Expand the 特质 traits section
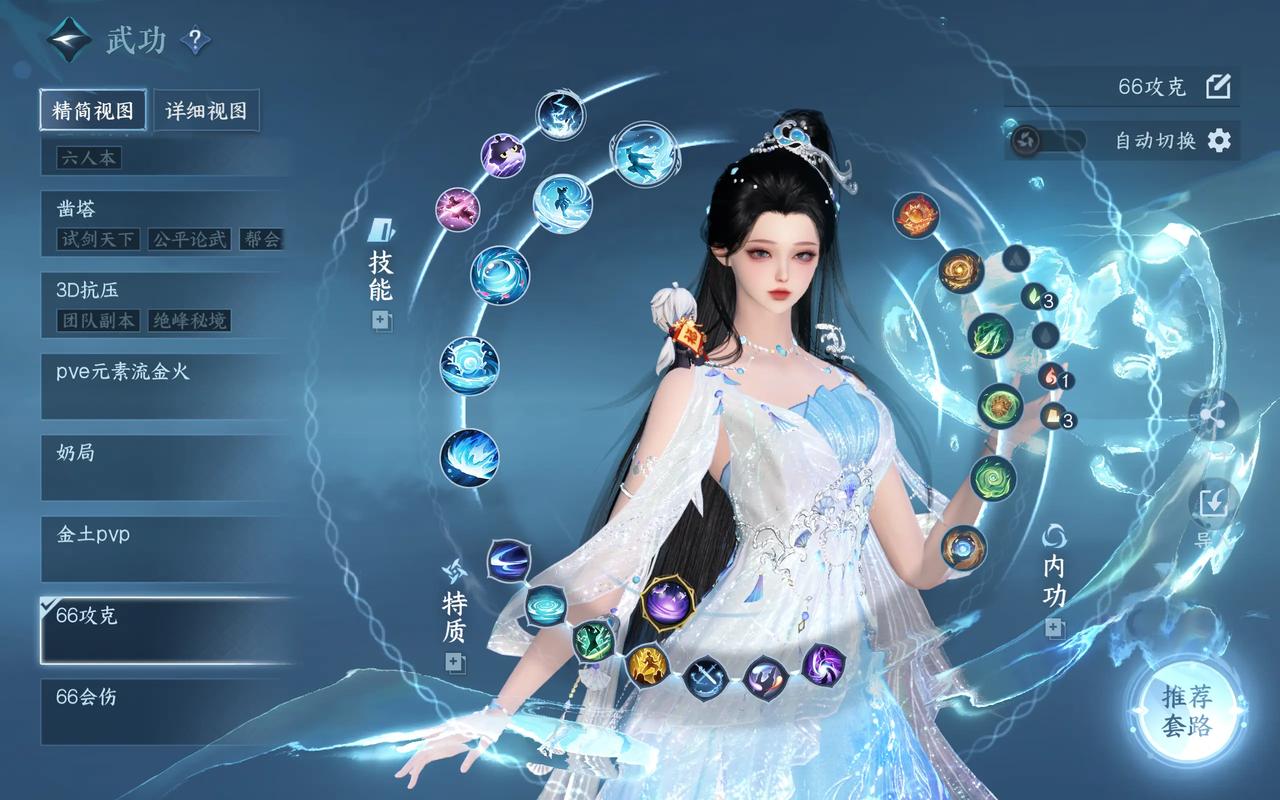Image resolution: width=1280 pixels, height=800 pixels. [x=455, y=662]
